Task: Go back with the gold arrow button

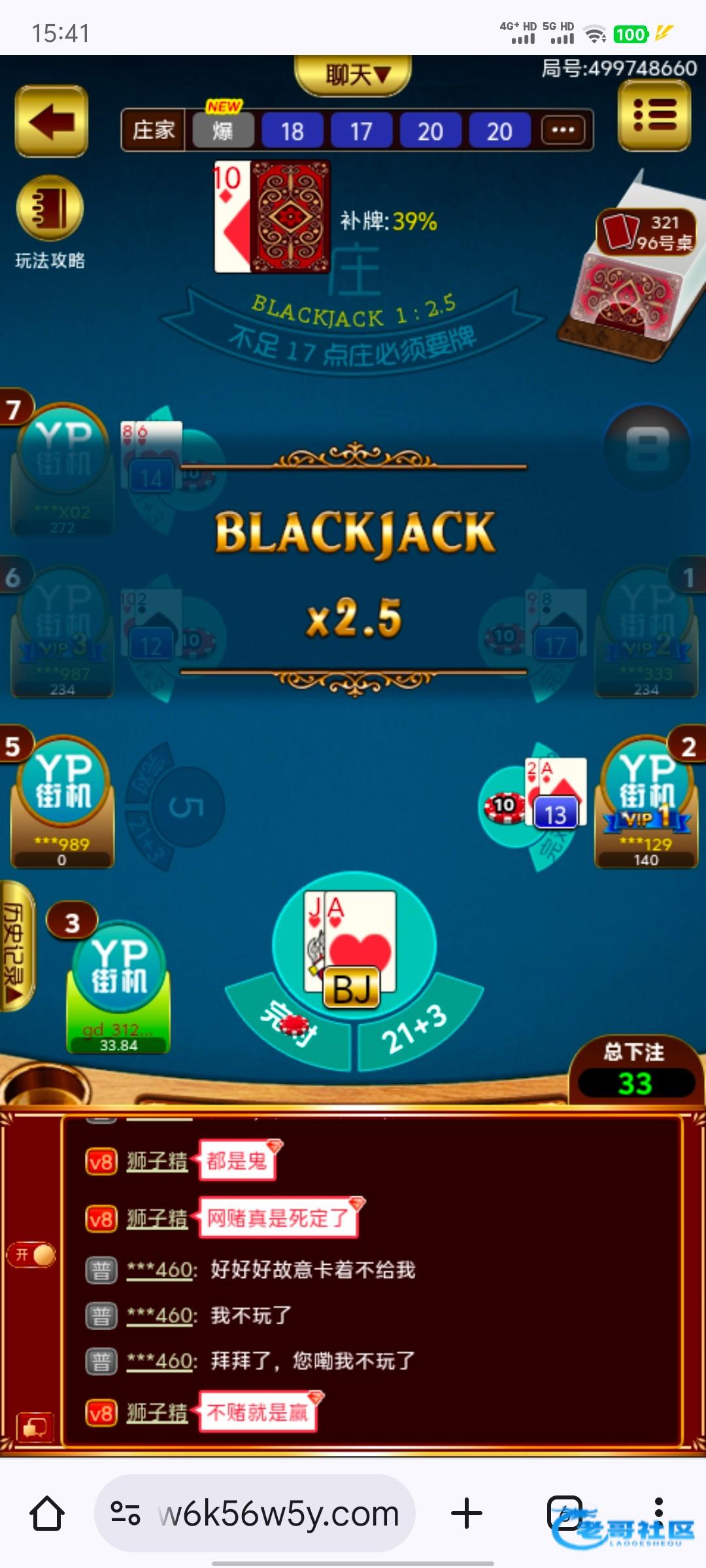Action: coord(51,122)
